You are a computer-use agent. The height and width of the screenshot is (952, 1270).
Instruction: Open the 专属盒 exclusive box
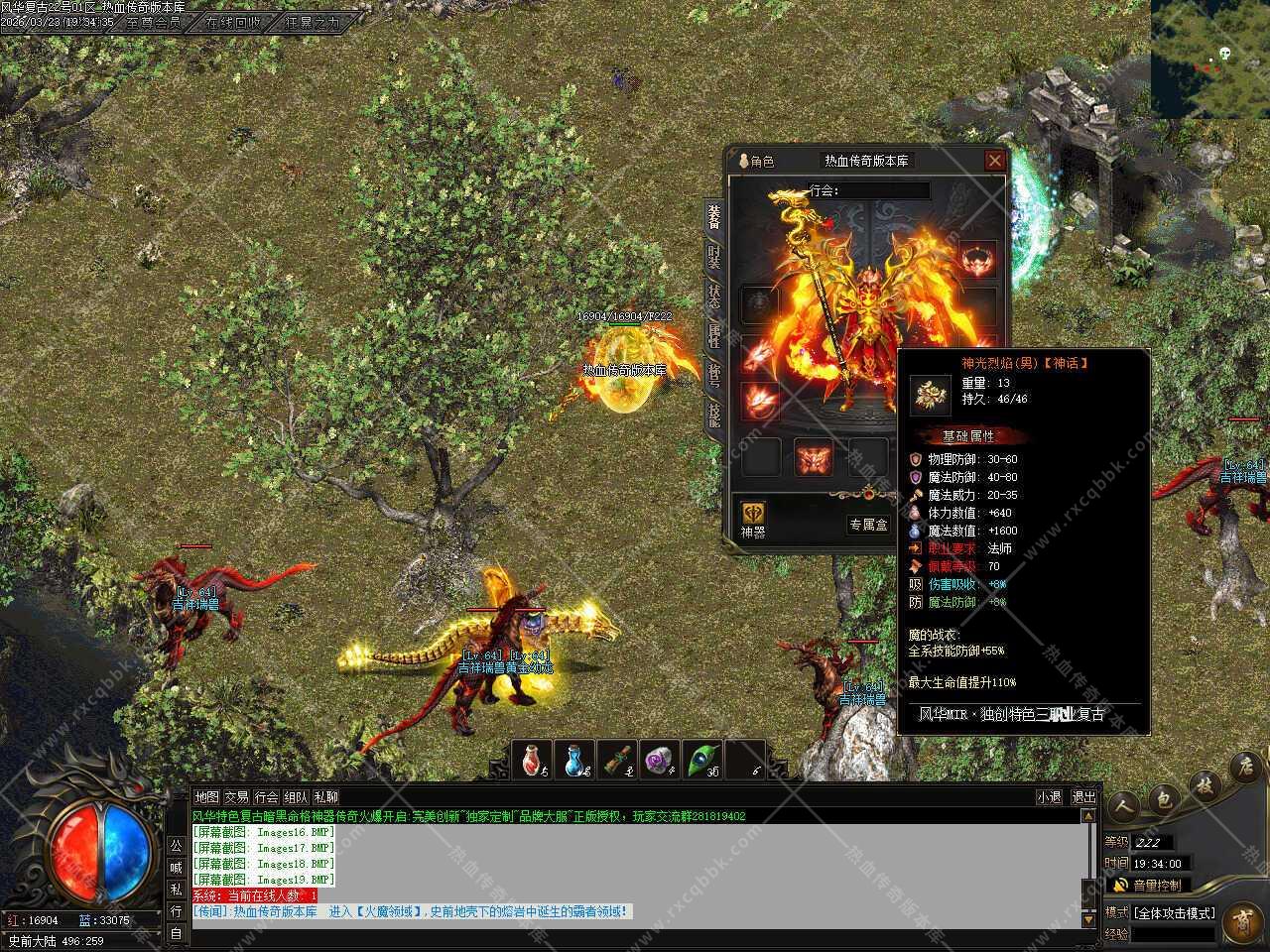867,525
